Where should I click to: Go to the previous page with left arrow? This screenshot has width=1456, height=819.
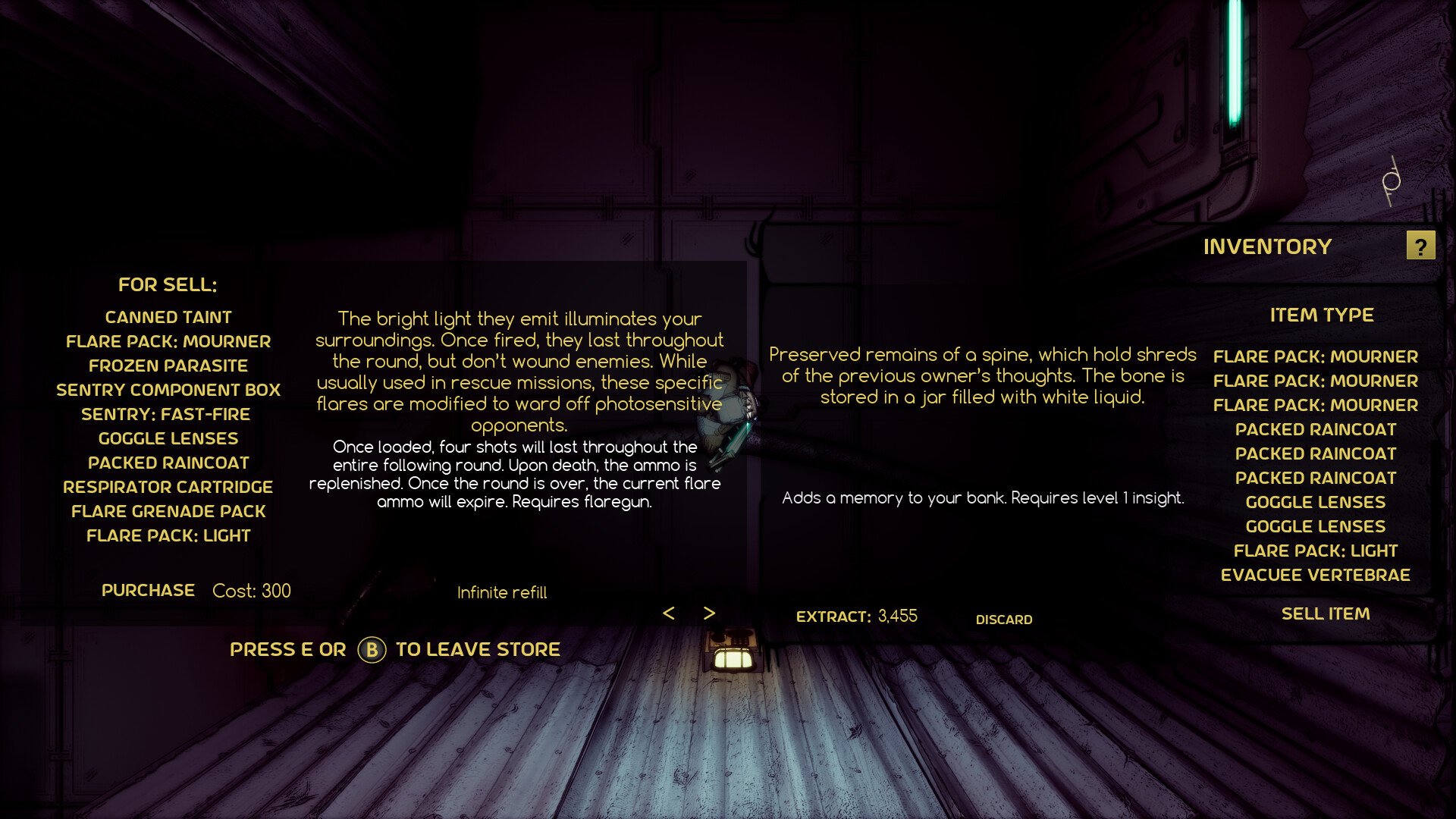click(668, 613)
